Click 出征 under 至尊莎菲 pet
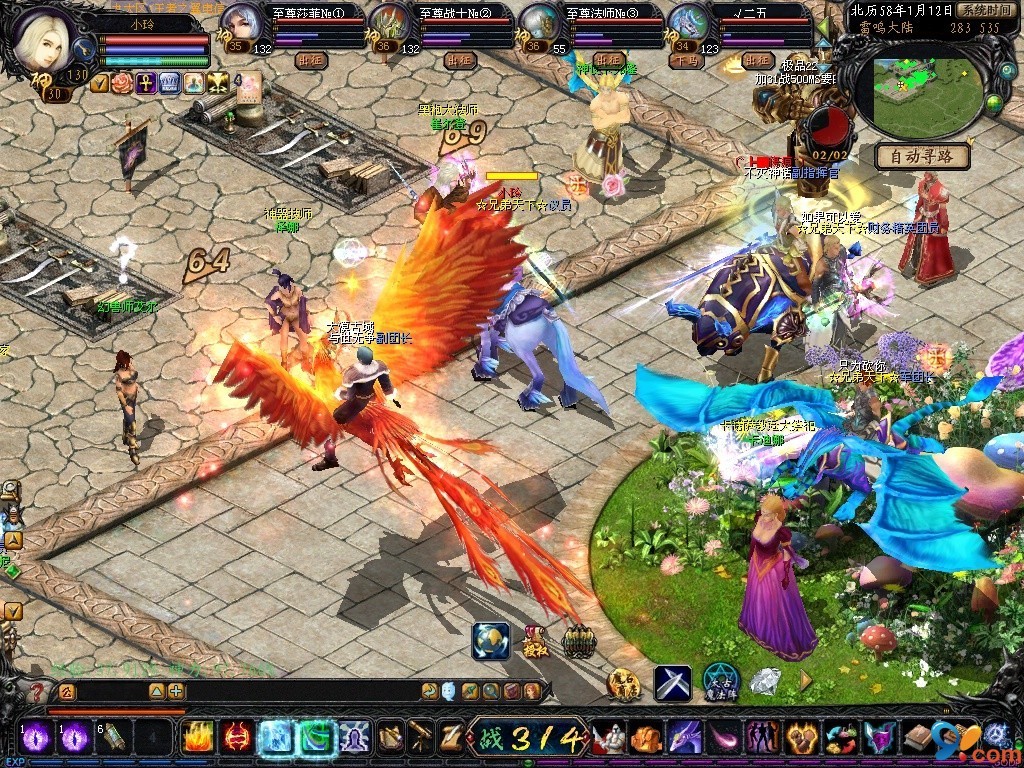 pos(310,60)
